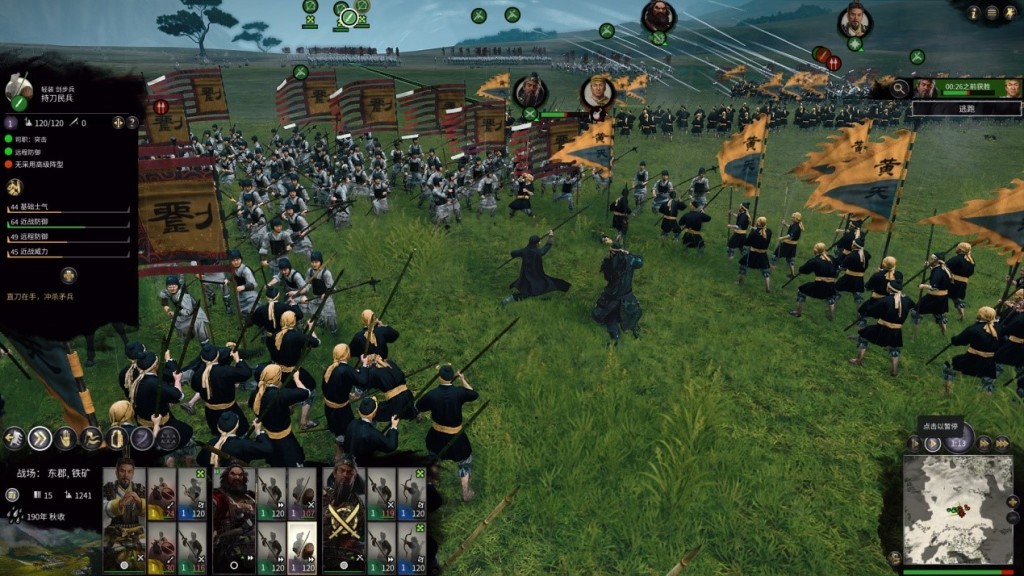Click the back-arrow withdraw command
This screenshot has height=576, width=1024.
pyautogui.click(x=14, y=438)
